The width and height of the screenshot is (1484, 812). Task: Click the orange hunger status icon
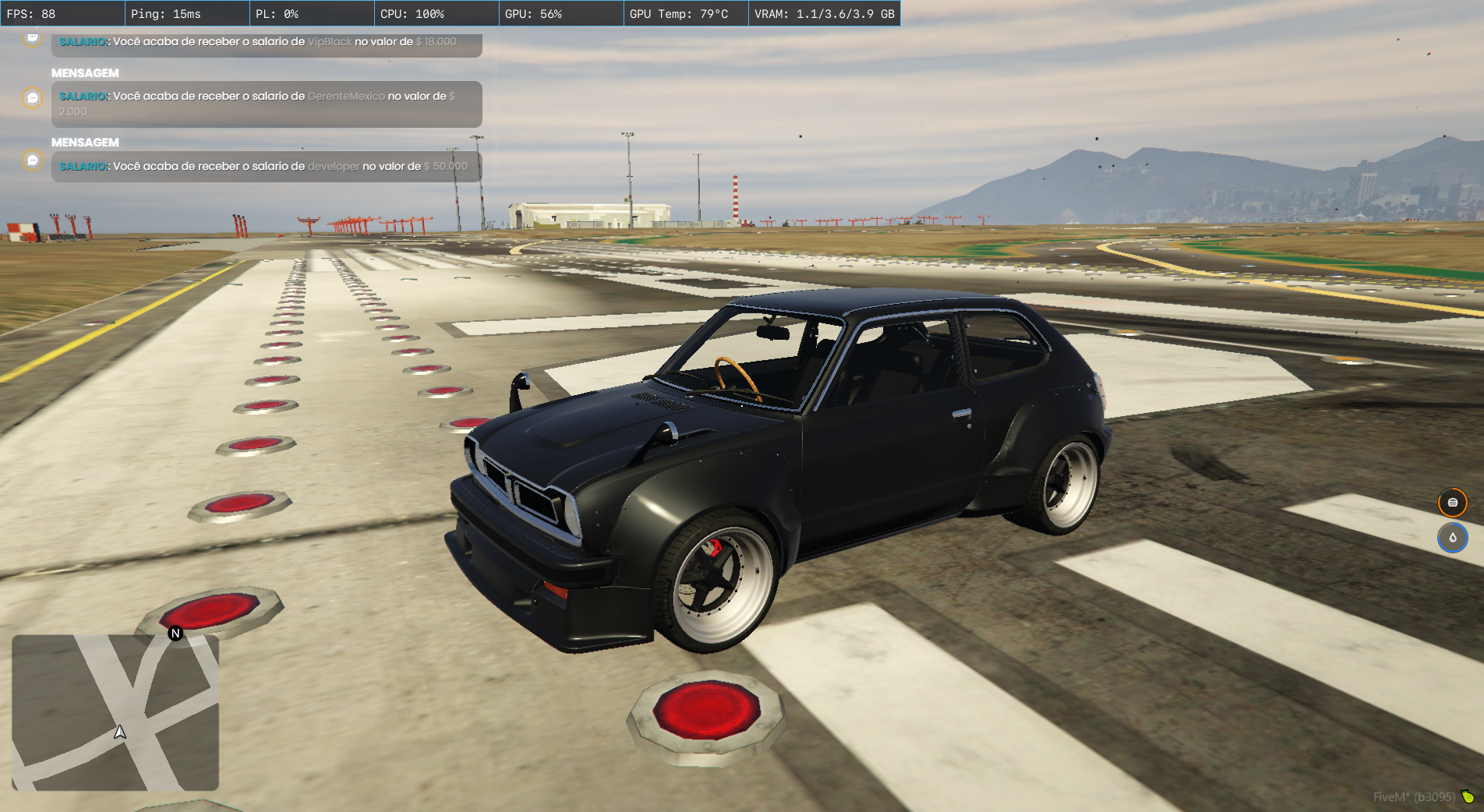point(1452,503)
